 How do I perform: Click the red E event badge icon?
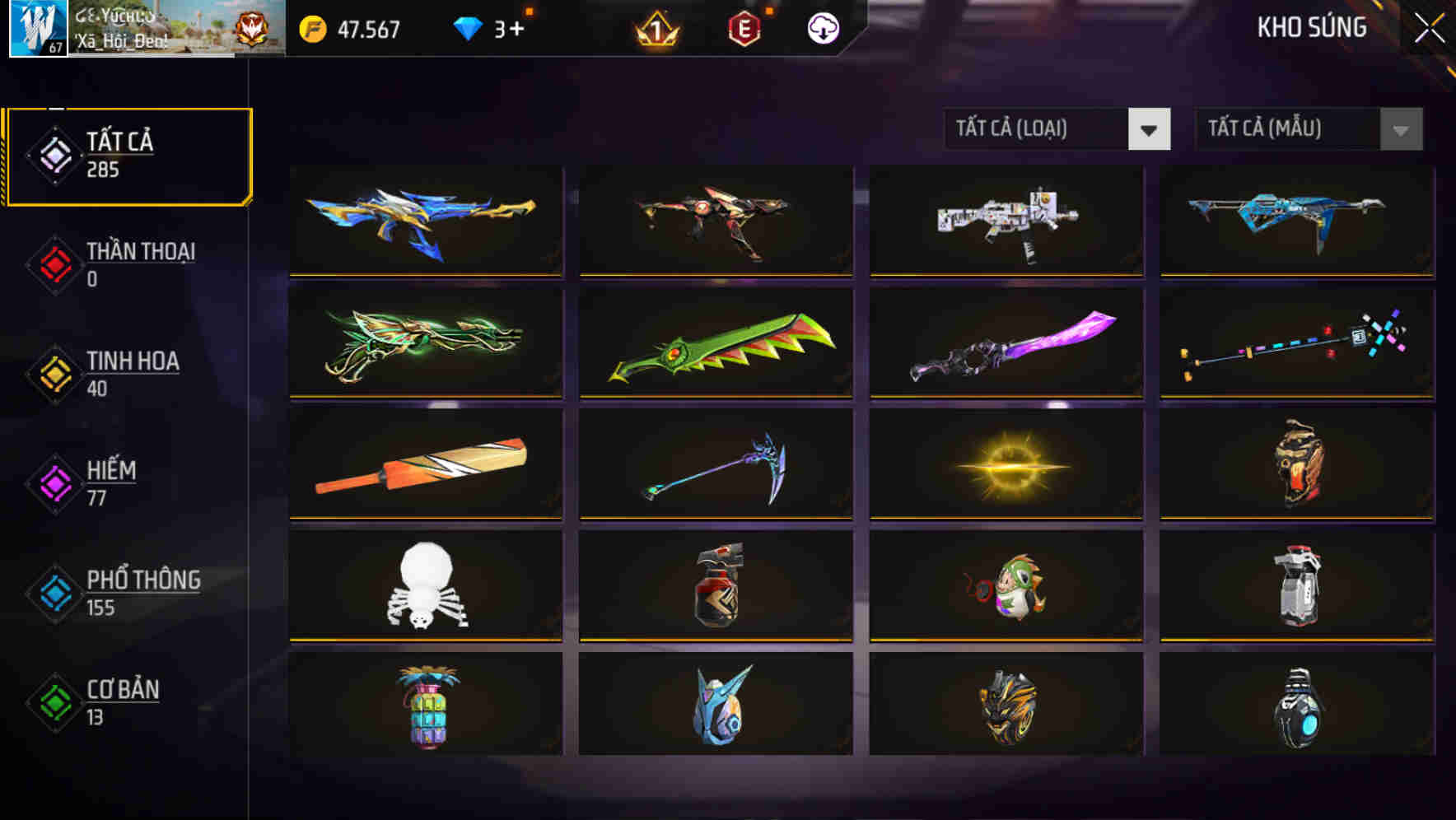(745, 30)
